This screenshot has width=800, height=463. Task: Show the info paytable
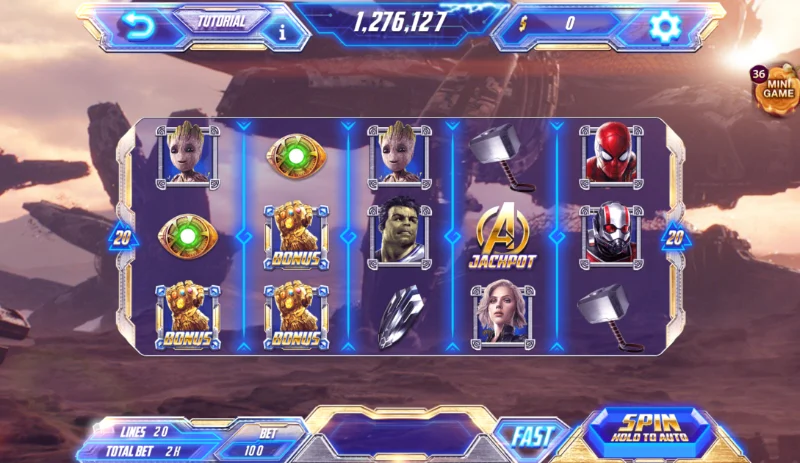click(x=281, y=31)
